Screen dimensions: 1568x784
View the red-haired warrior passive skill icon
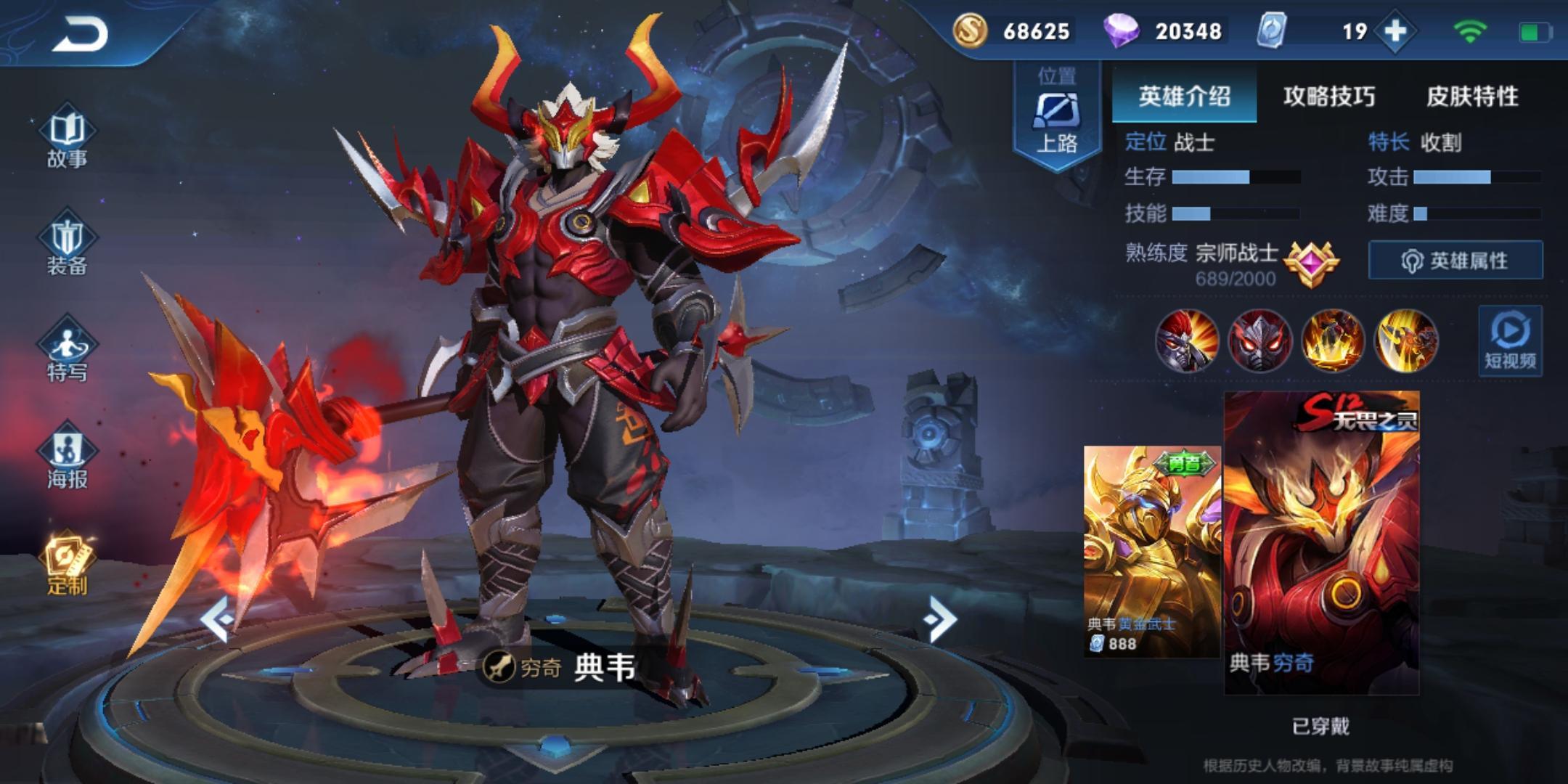[x=1188, y=340]
